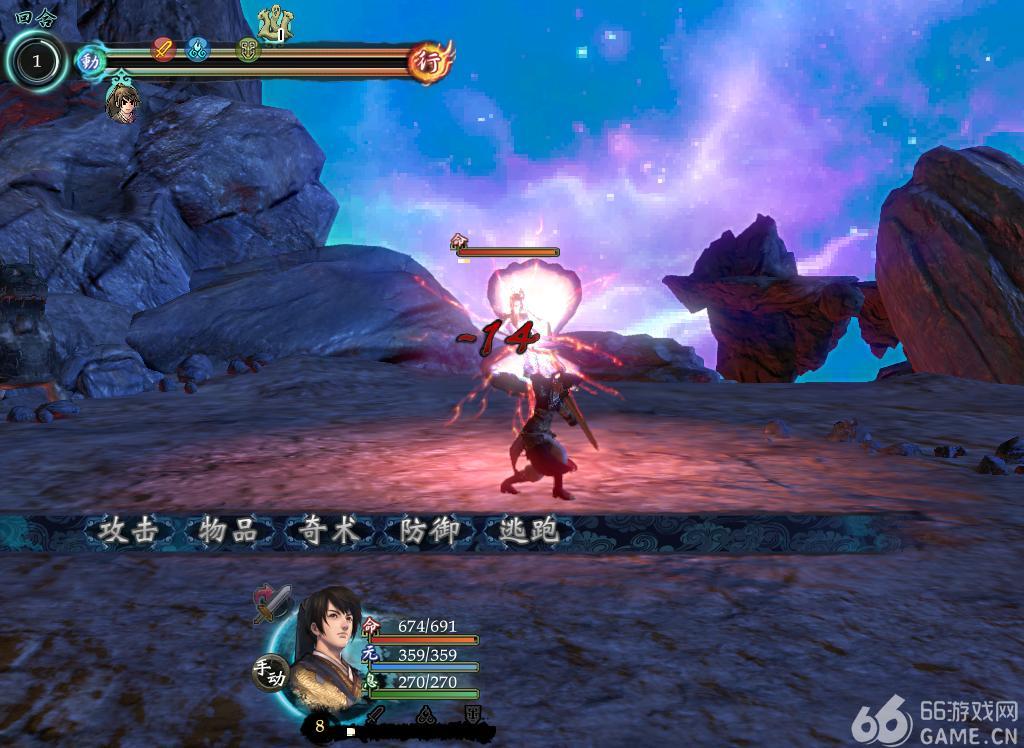Choose the 防御 (Defend) command
Screen dimensions: 1024x748
[429, 531]
